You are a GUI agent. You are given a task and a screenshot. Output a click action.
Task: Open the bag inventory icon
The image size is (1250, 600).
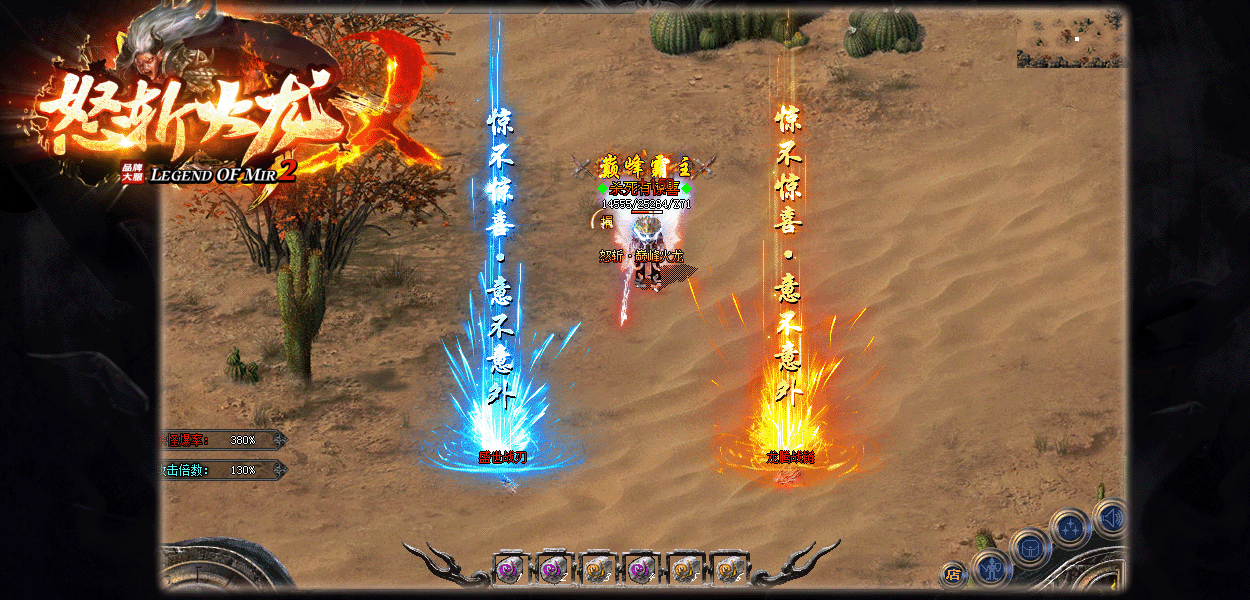point(1029,546)
